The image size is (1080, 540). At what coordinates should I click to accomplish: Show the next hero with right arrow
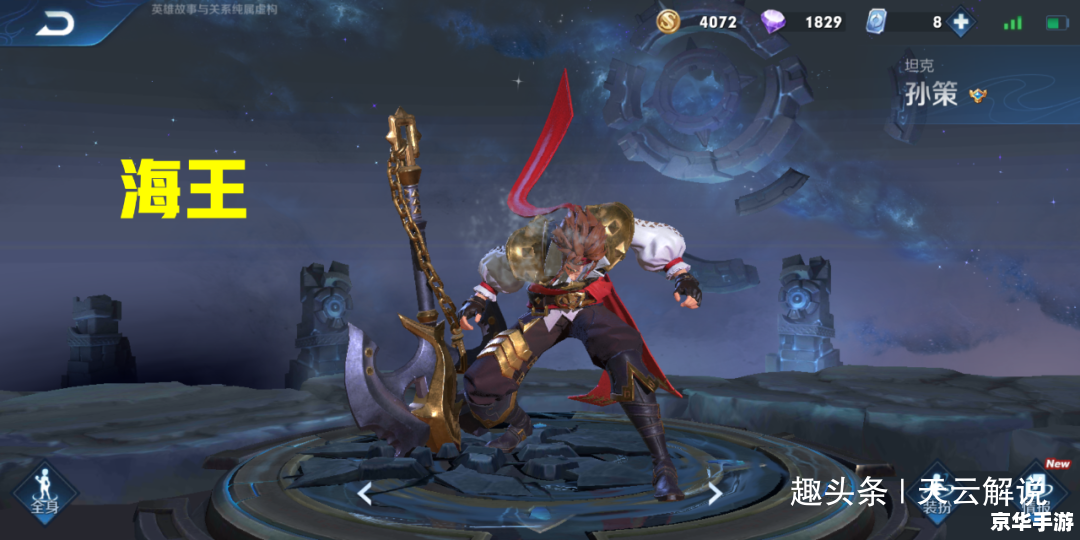pos(714,492)
